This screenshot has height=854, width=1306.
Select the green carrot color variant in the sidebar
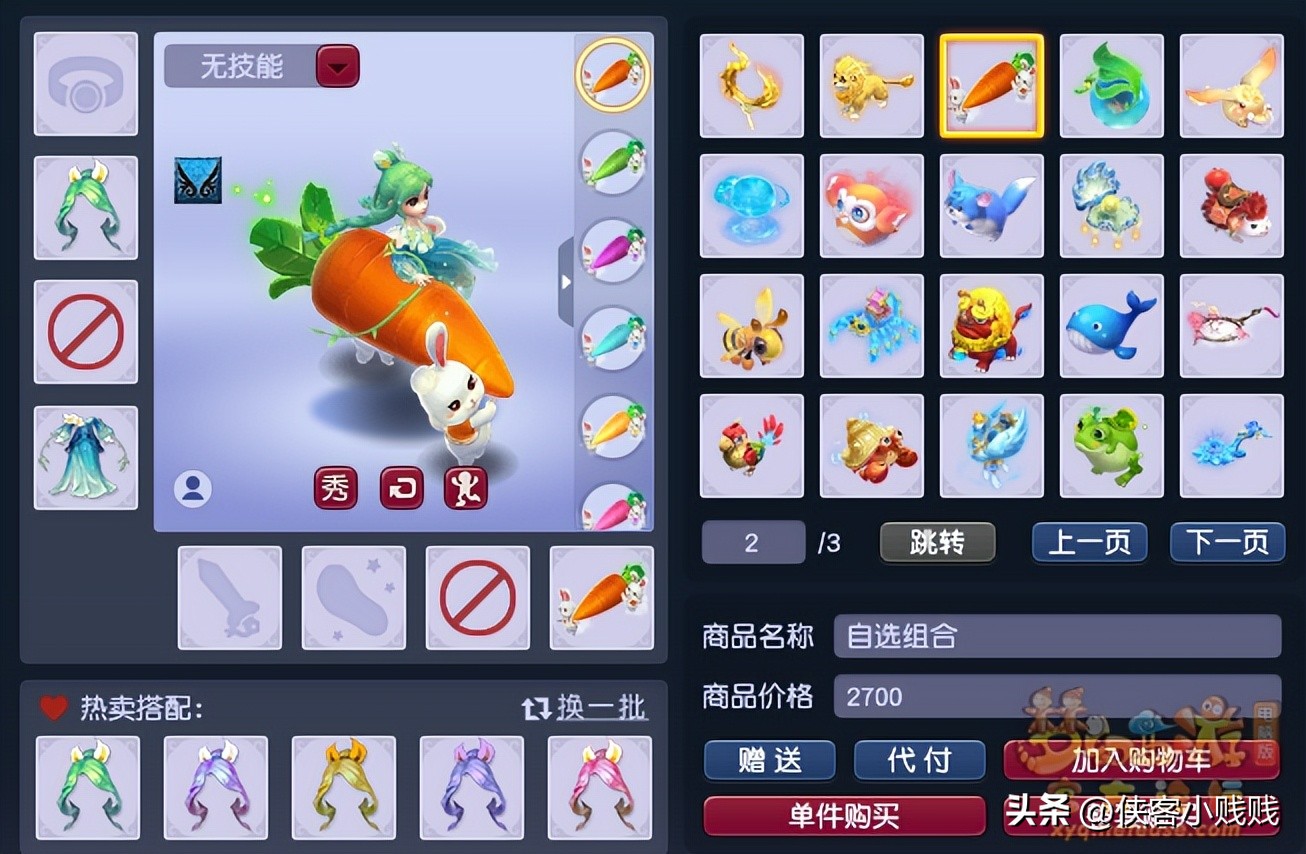pyautogui.click(x=612, y=160)
